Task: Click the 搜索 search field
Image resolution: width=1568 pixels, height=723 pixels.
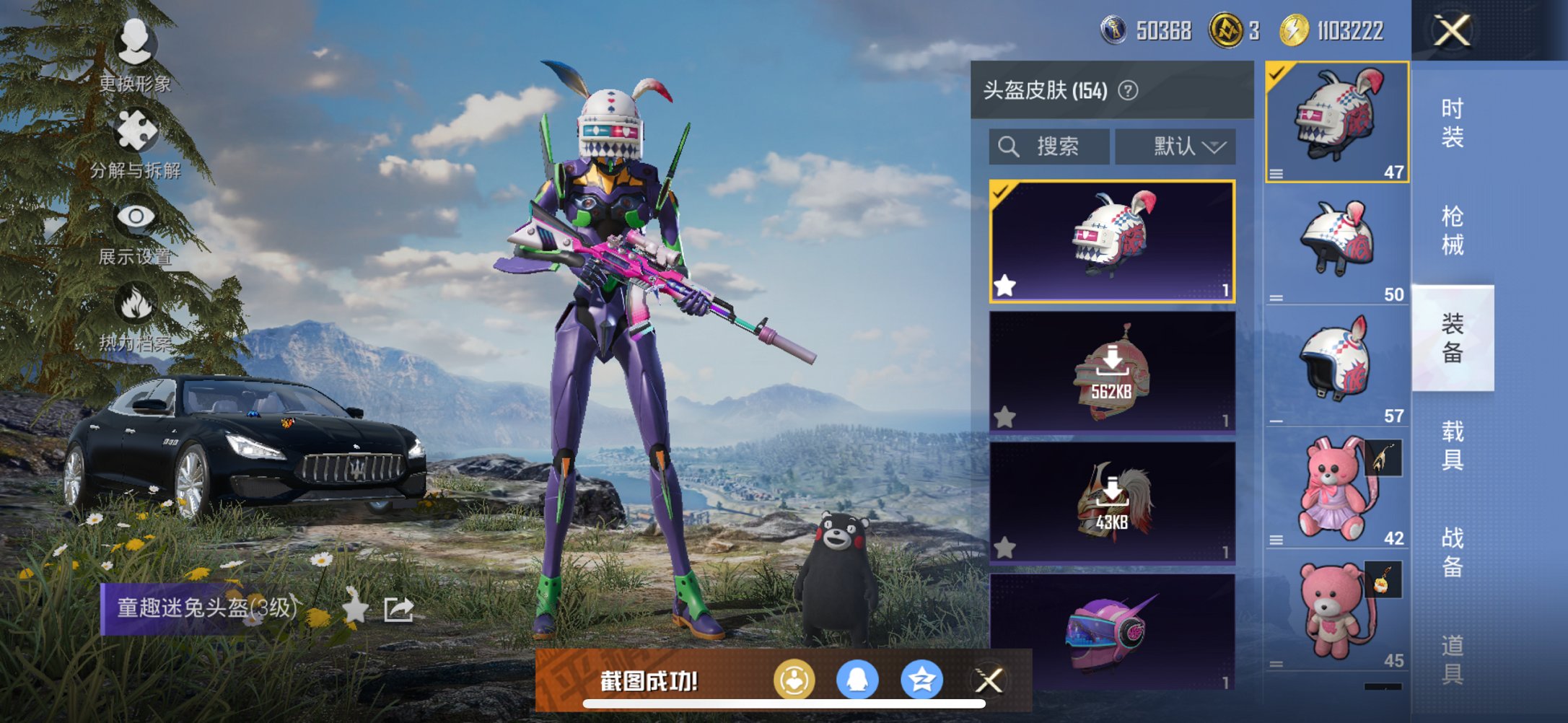Action: click(x=1059, y=146)
